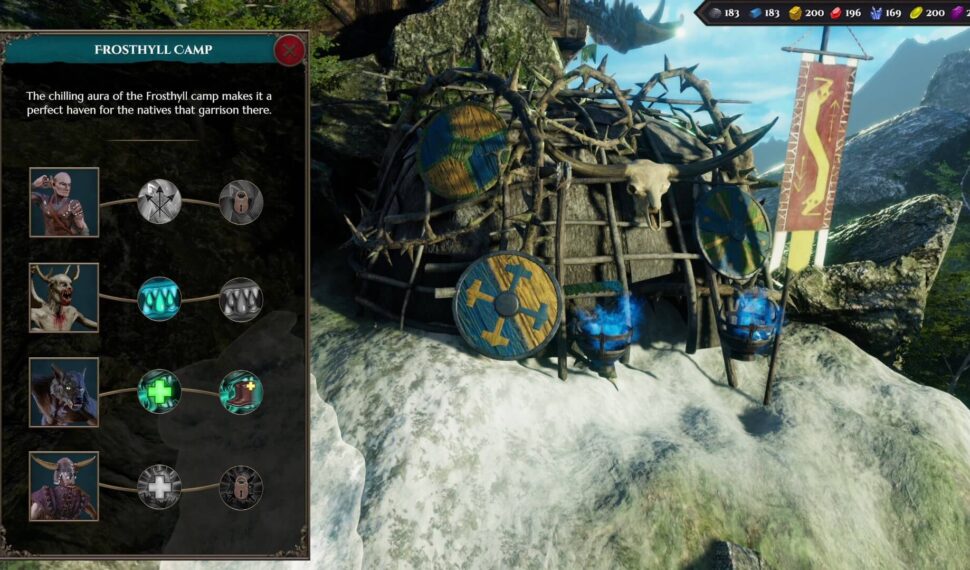Select the boot with plus upgrade
The width and height of the screenshot is (970, 570).
(240, 392)
